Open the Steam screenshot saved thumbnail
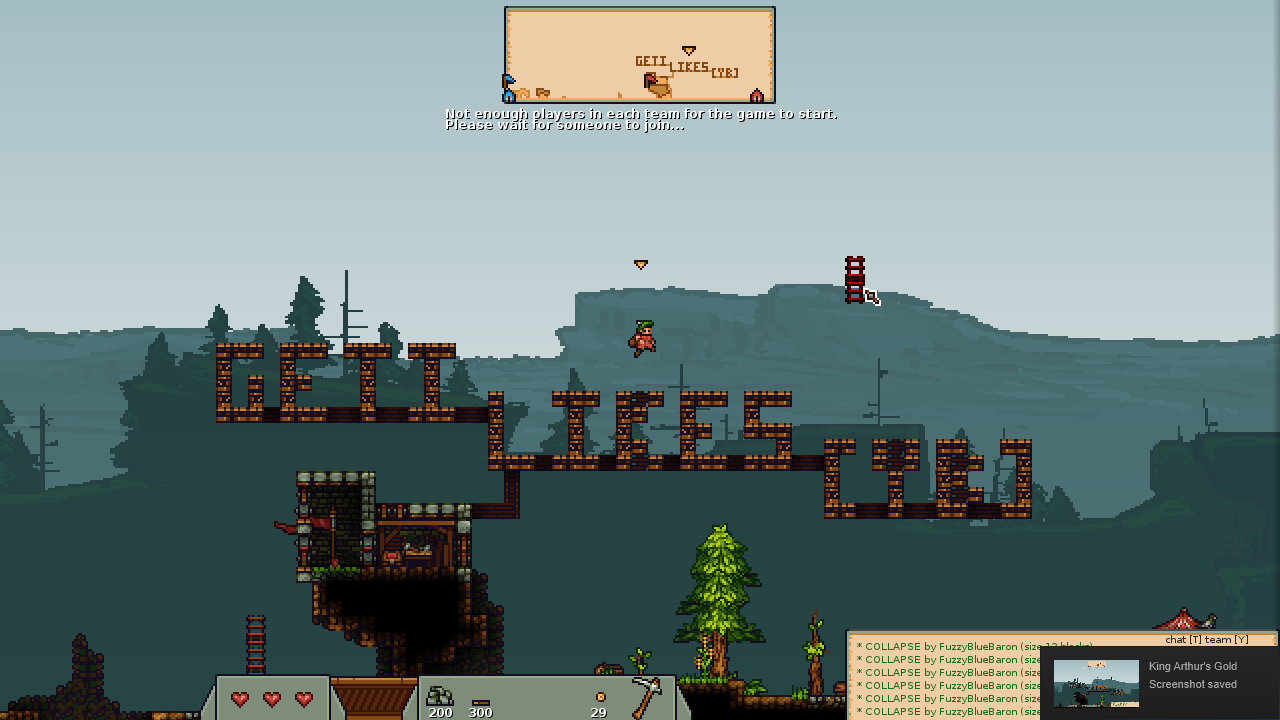Image resolution: width=1280 pixels, height=720 pixels. [x=1095, y=683]
